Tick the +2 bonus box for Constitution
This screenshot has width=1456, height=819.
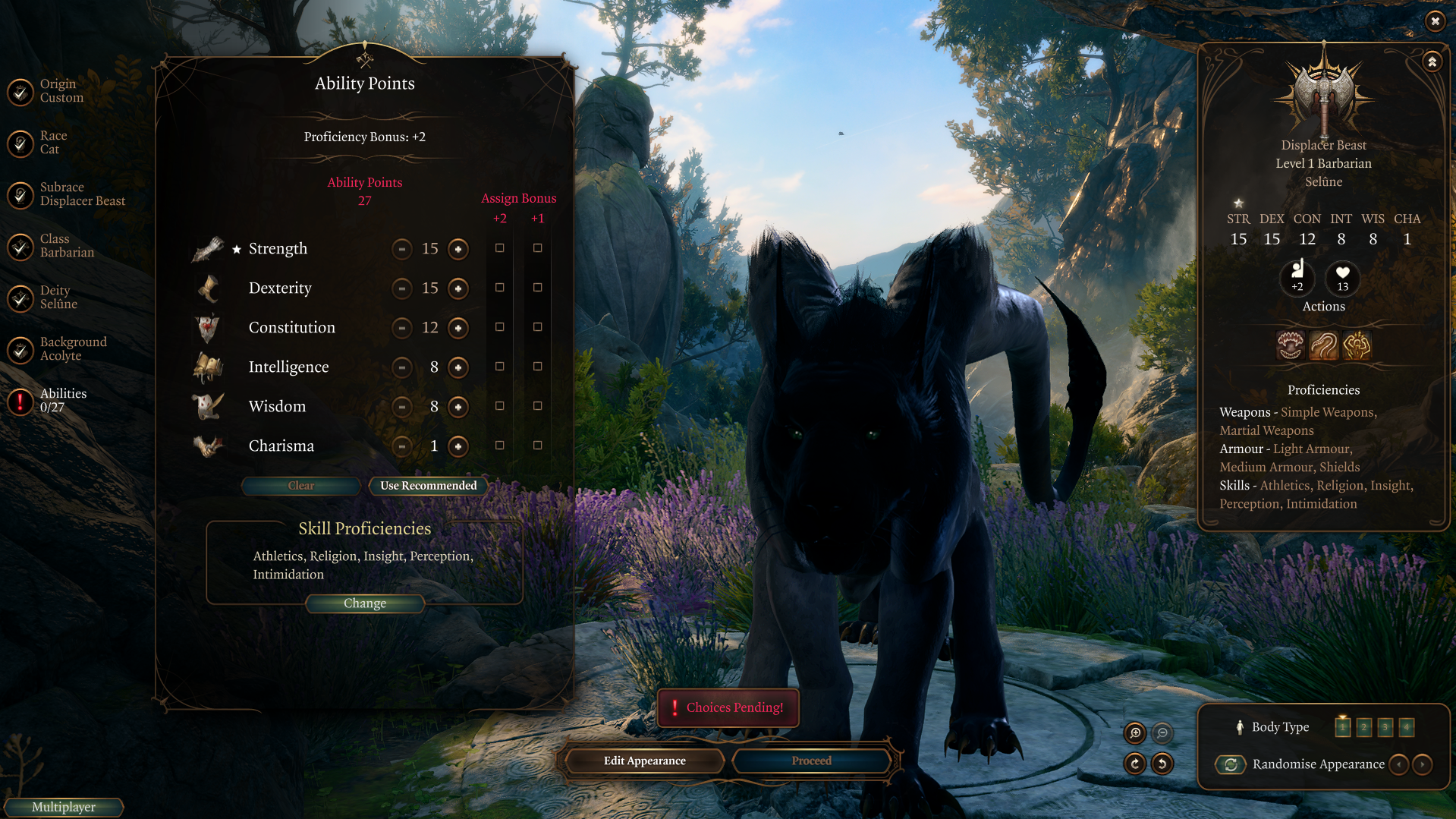coord(500,327)
